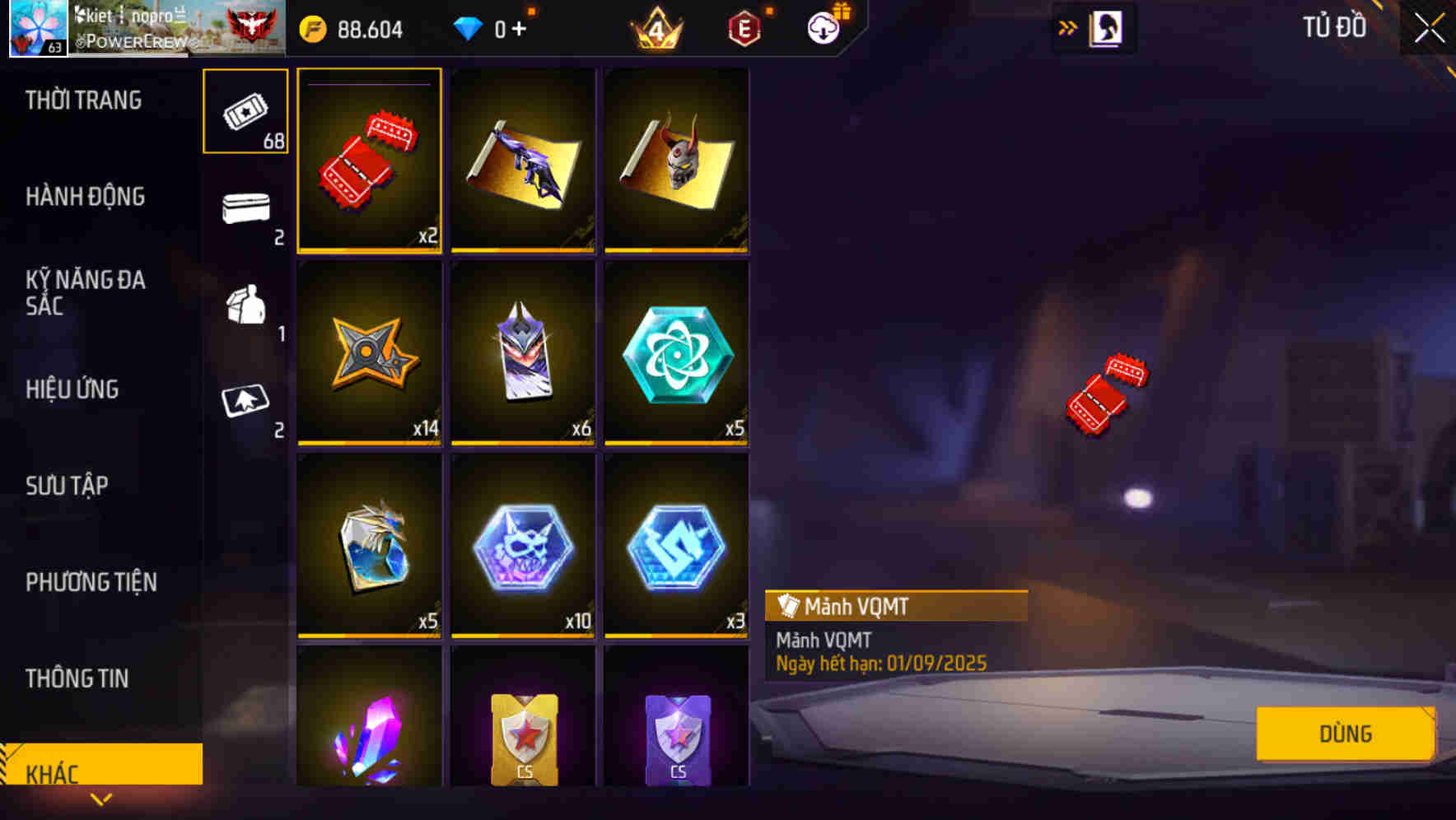
Task: Select the ticket filter showing 68 items
Action: point(245,112)
